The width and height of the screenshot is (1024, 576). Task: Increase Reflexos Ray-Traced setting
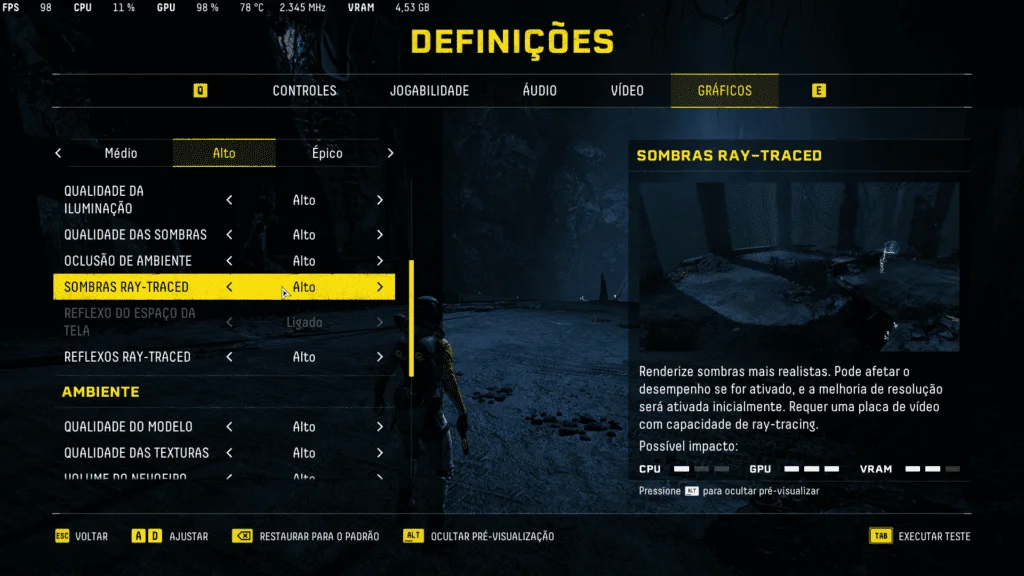click(380, 357)
